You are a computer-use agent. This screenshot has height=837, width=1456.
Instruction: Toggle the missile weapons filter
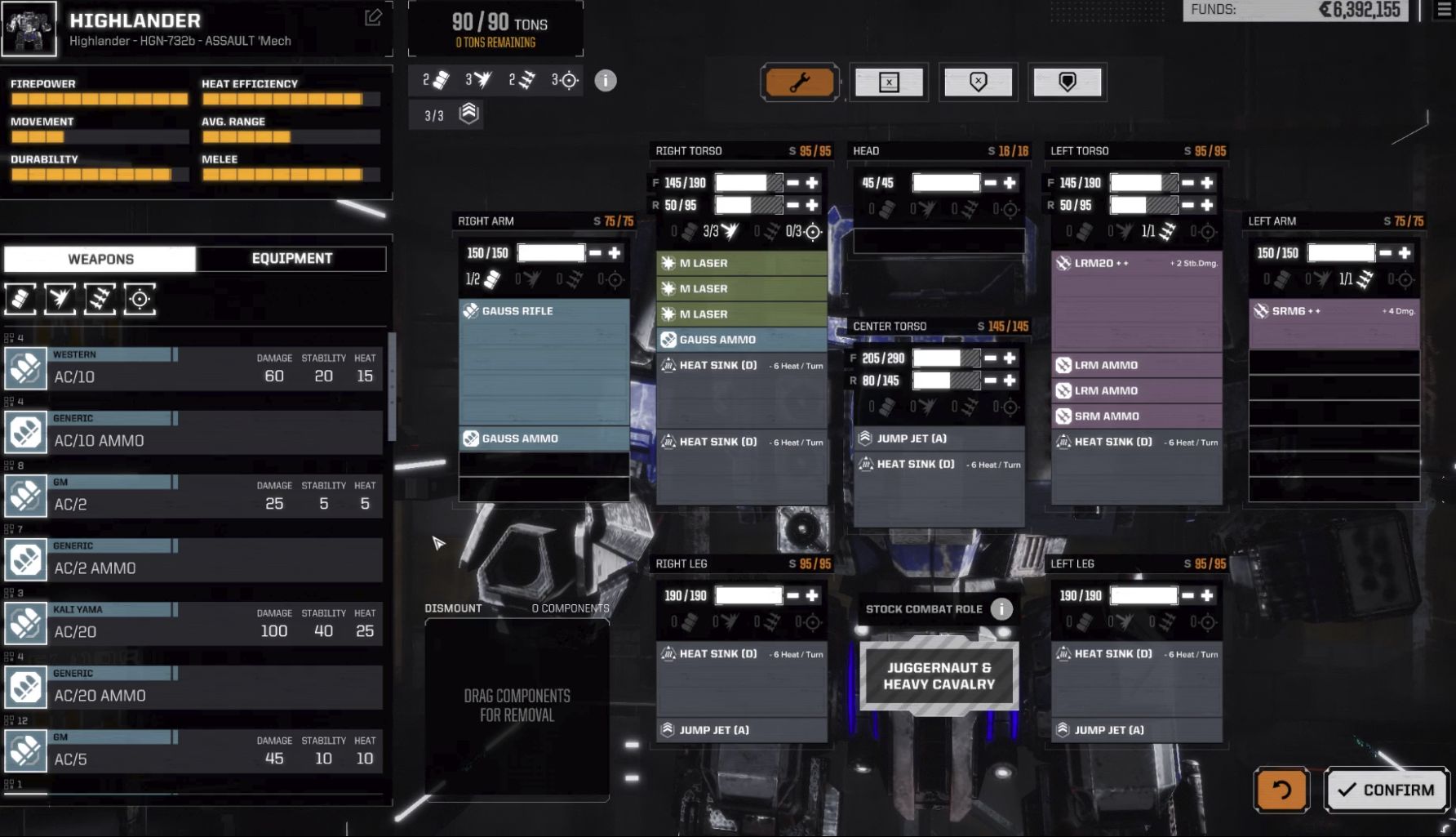100,300
